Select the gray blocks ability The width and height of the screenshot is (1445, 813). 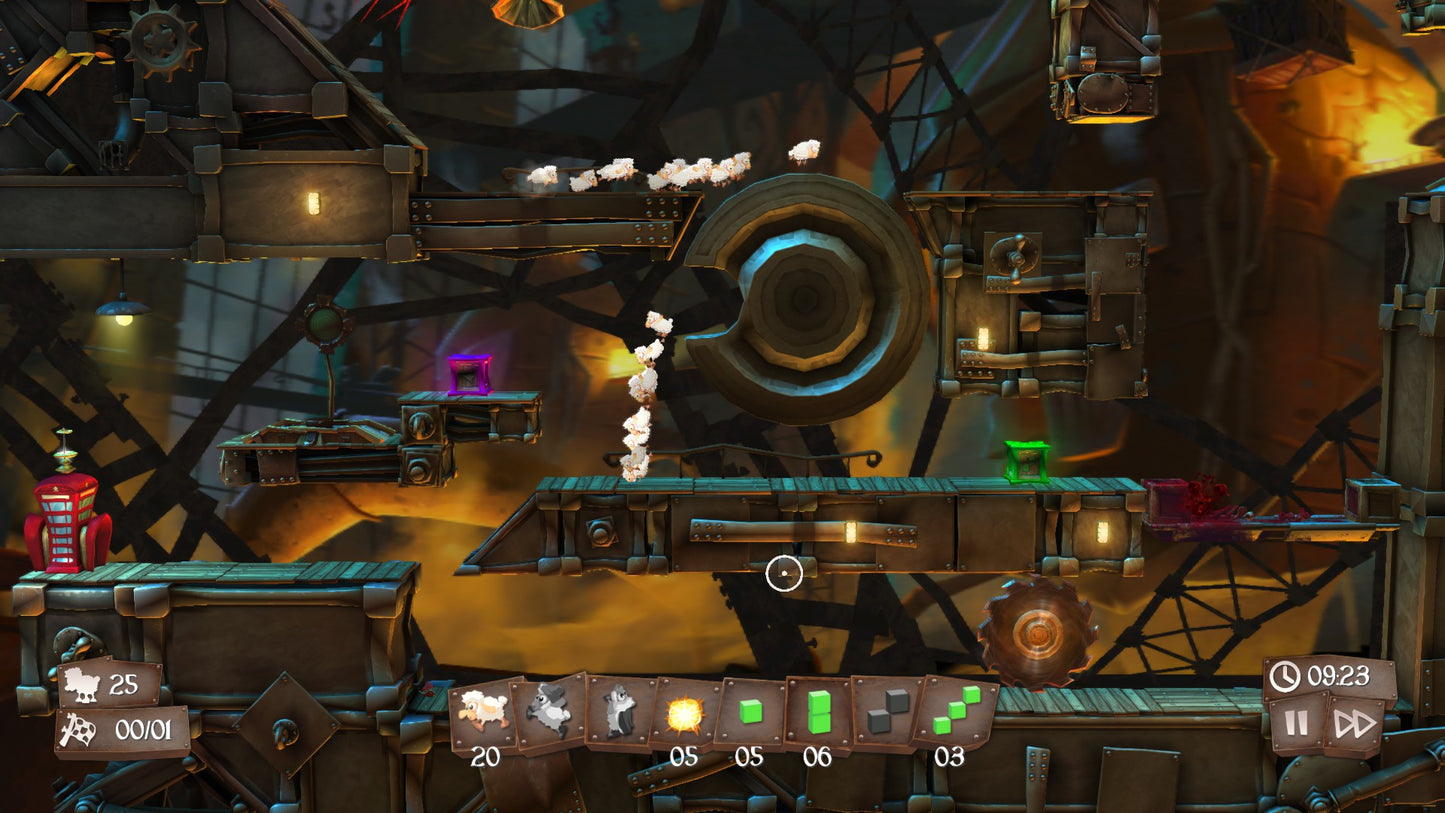pyautogui.click(x=885, y=712)
